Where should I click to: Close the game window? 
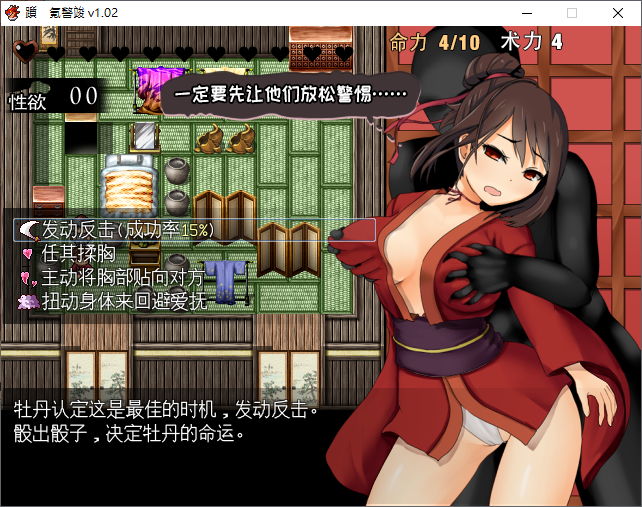pos(618,13)
